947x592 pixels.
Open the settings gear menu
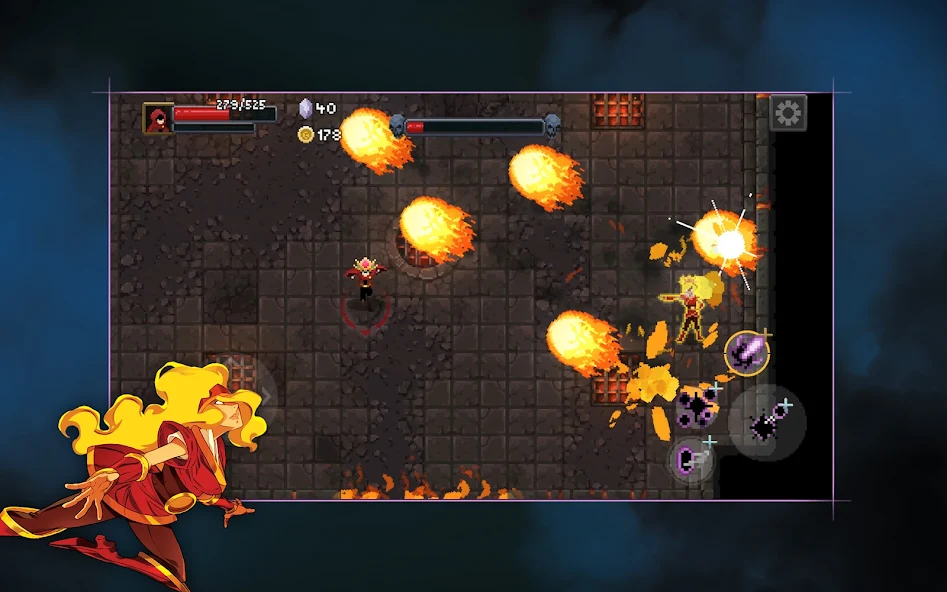[788, 113]
